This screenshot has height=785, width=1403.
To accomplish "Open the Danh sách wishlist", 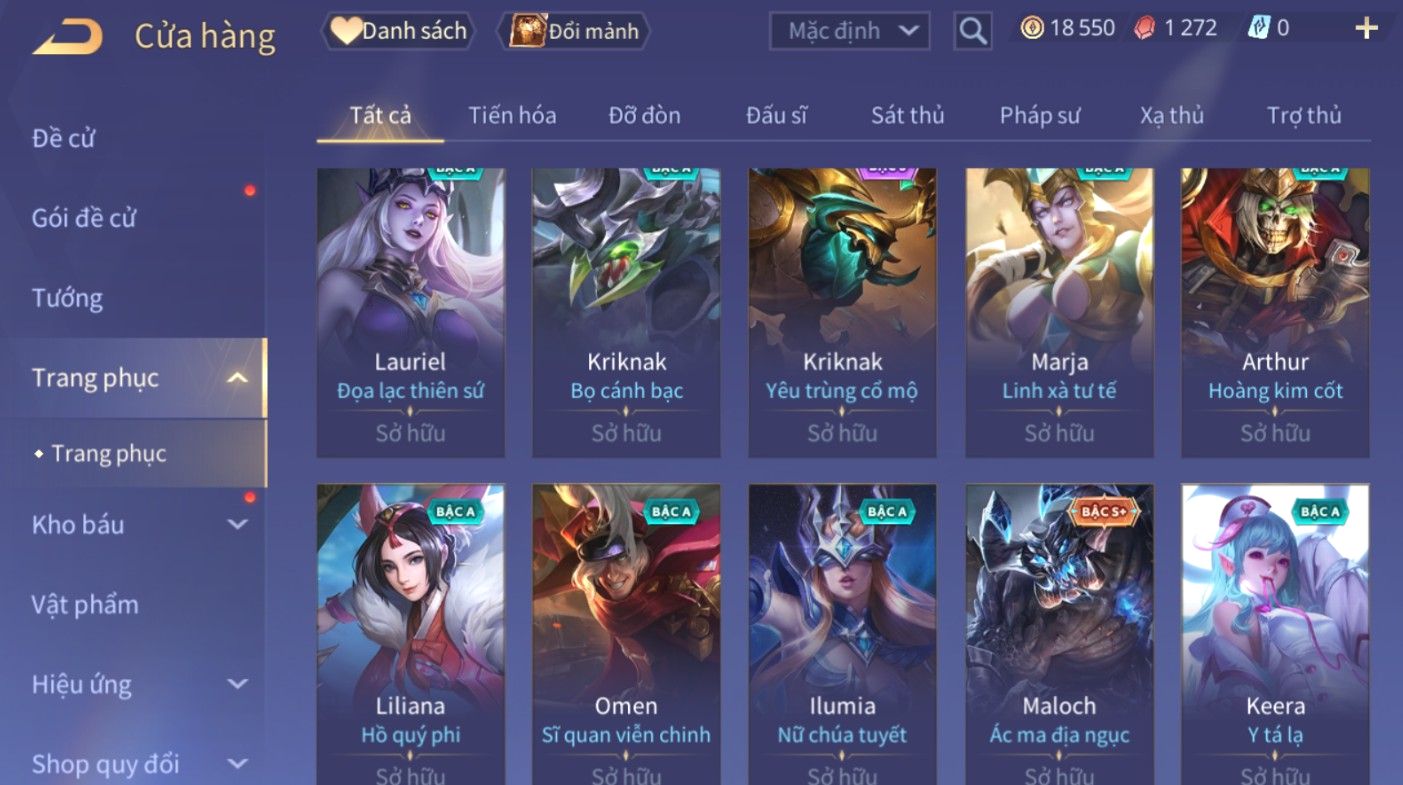I will [398, 31].
